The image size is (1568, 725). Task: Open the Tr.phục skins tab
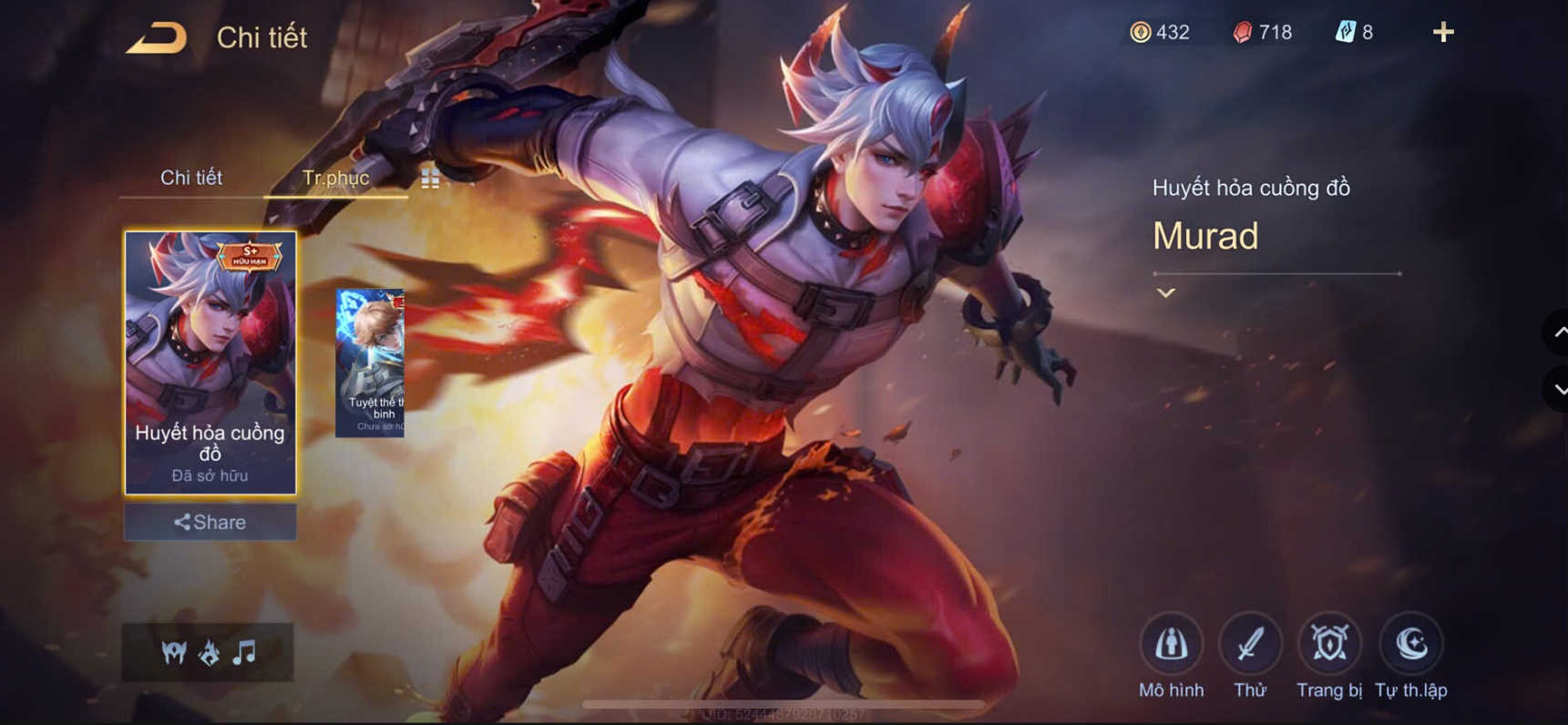click(336, 178)
